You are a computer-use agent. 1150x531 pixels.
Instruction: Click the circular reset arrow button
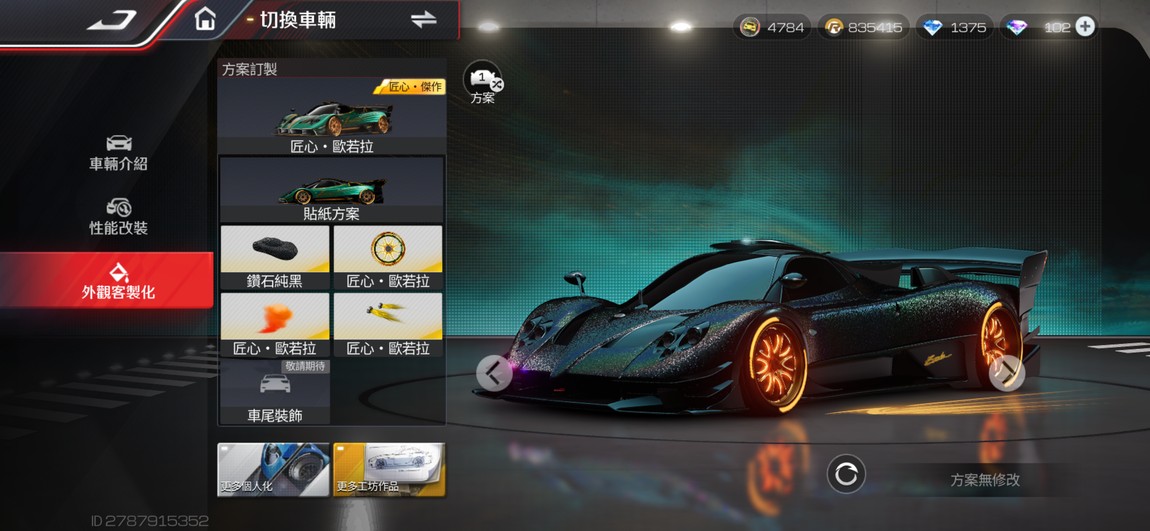pyautogui.click(x=846, y=474)
